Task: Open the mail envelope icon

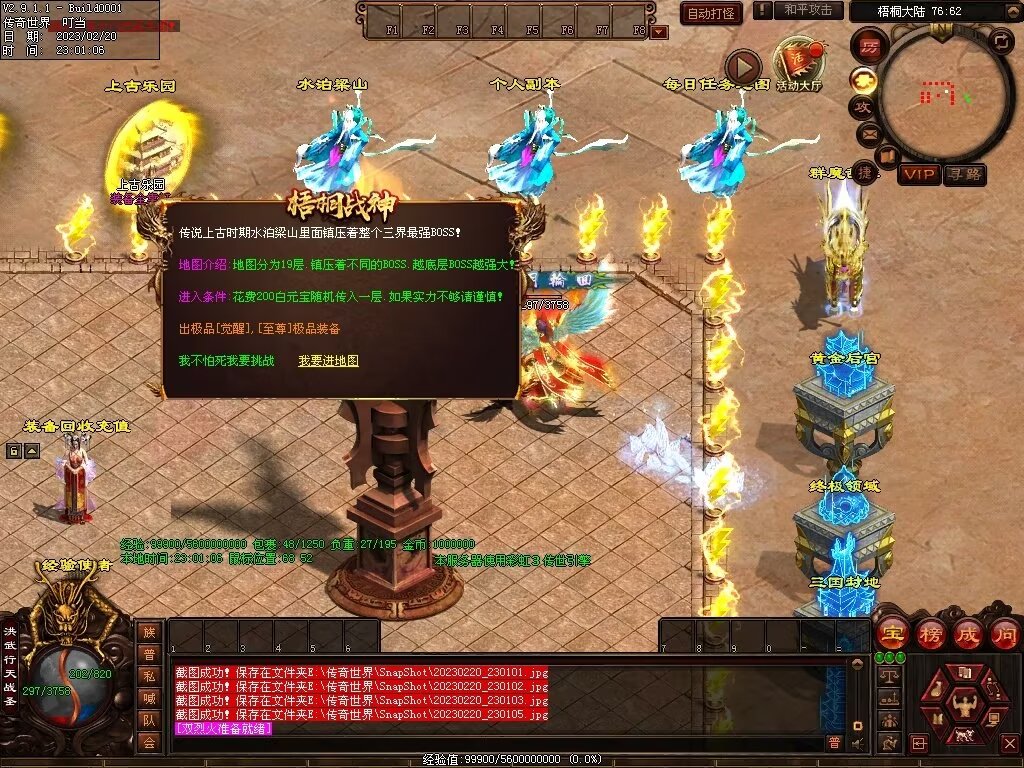Action: click(x=867, y=132)
